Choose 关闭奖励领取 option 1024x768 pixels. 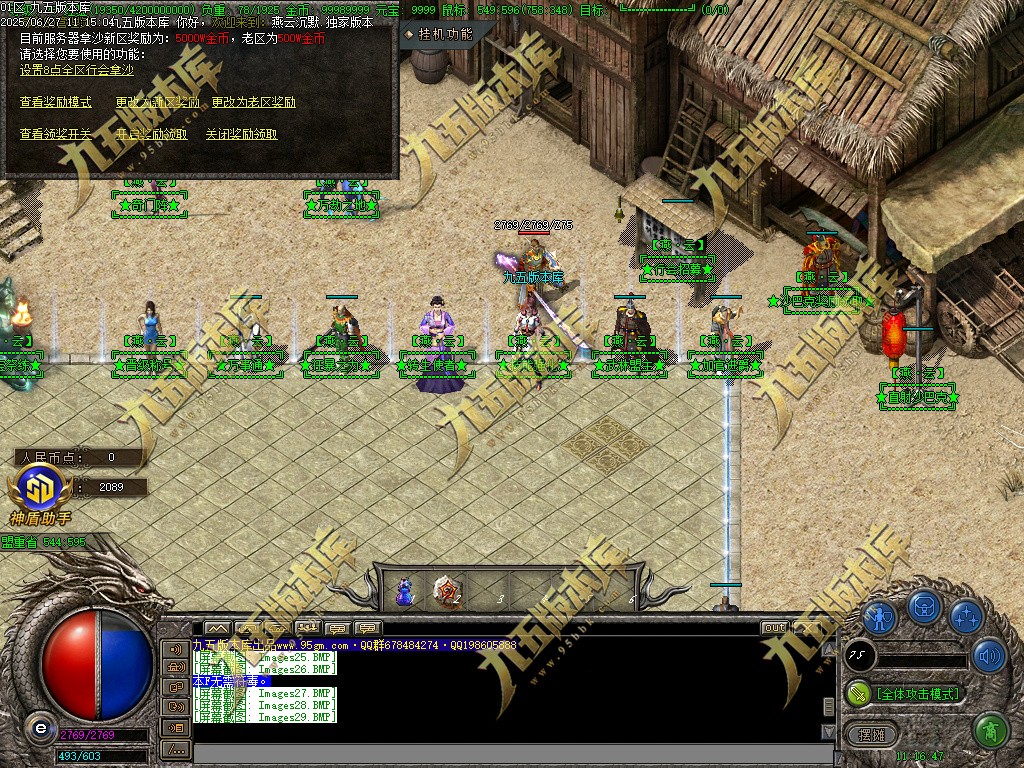(x=241, y=134)
